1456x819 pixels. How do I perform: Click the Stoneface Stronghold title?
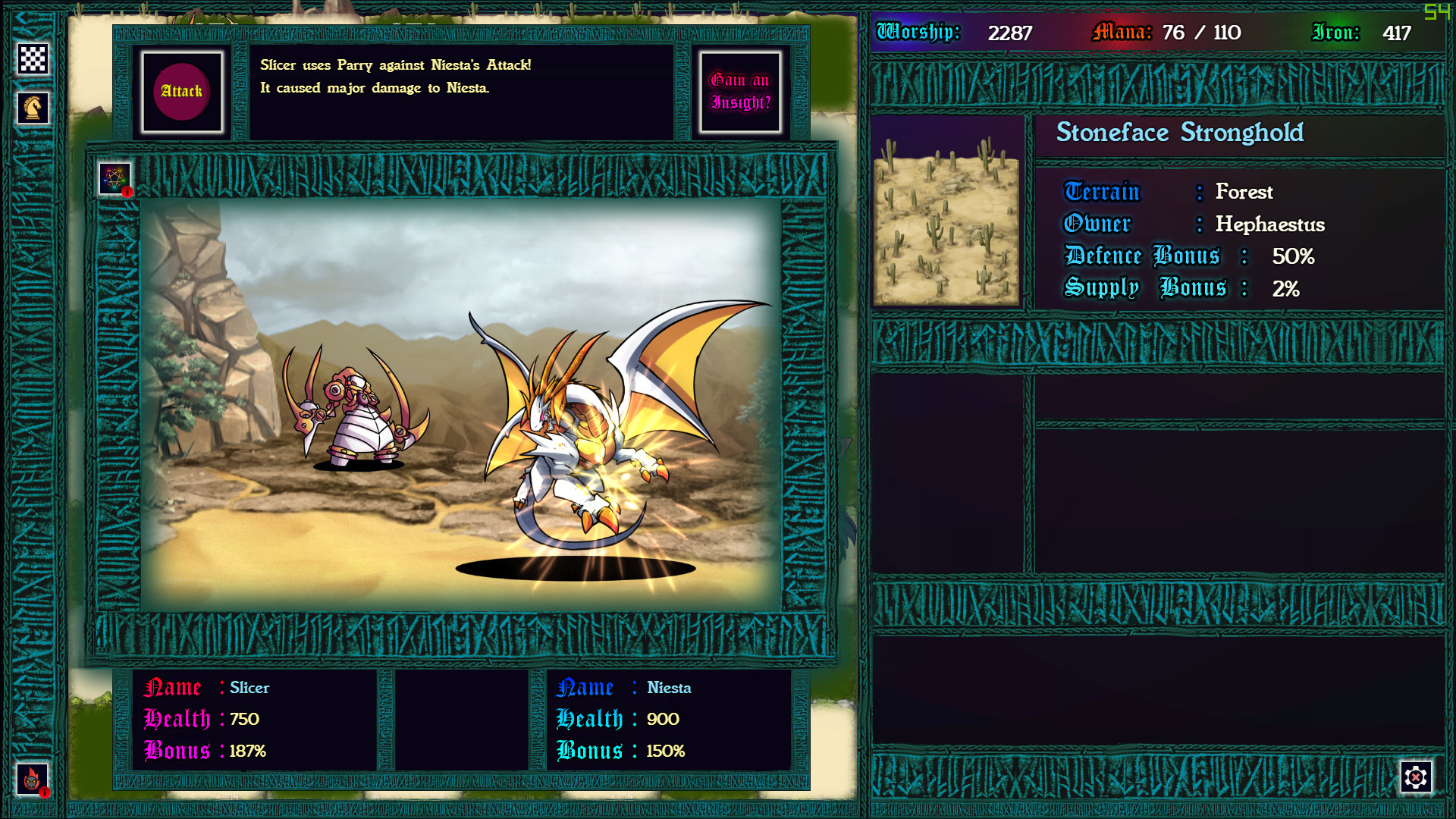pos(1180,133)
